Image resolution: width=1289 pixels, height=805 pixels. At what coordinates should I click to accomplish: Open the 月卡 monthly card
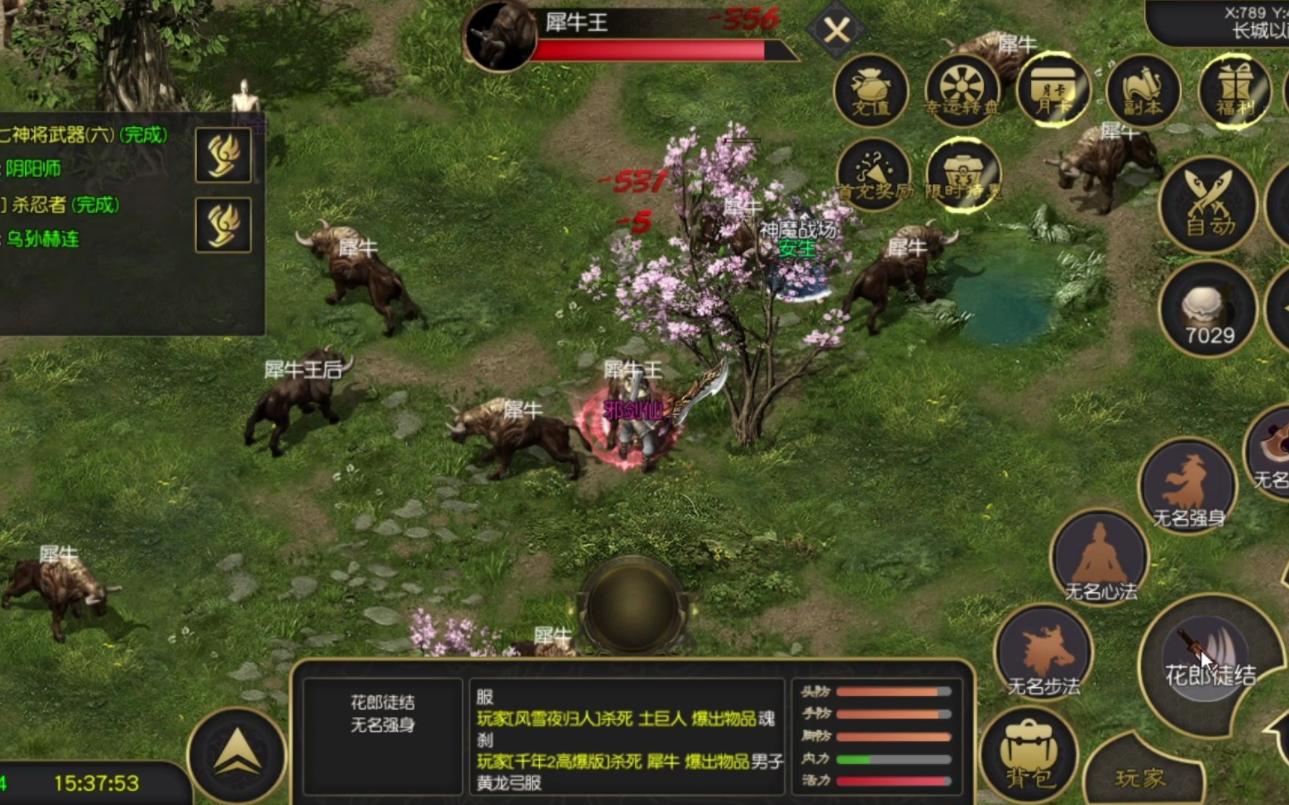coord(1053,90)
